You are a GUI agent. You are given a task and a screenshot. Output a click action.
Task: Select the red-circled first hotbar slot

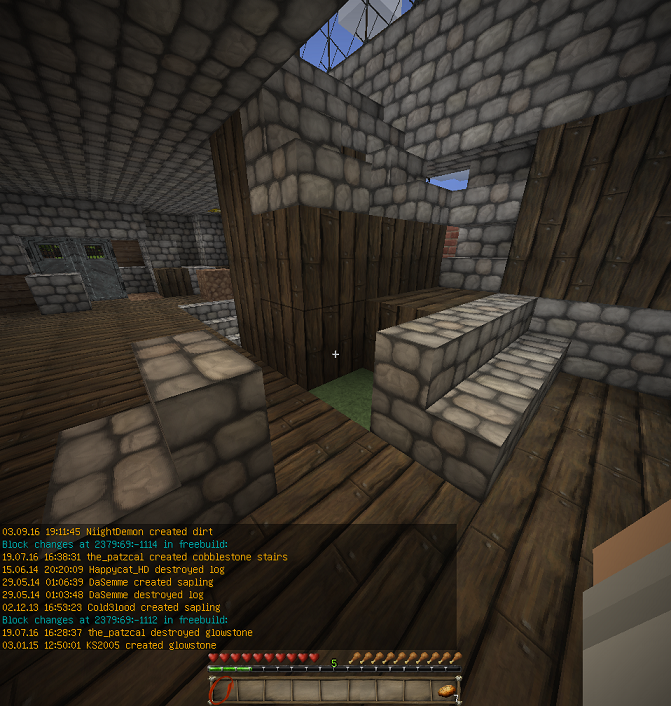pyautogui.click(x=222, y=690)
